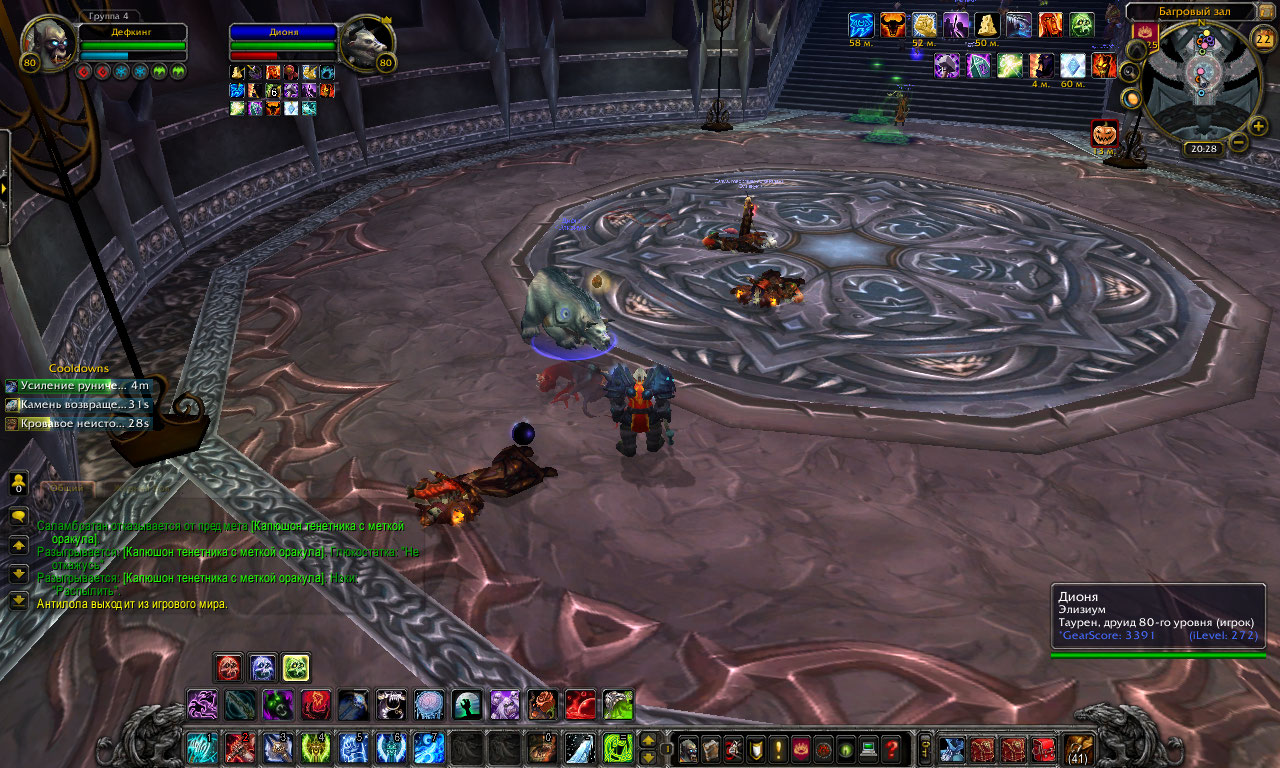Image resolution: width=1280 pixels, height=768 pixels.
Task: Select the Дионя target portrait
Action: pyautogui.click(x=366, y=45)
